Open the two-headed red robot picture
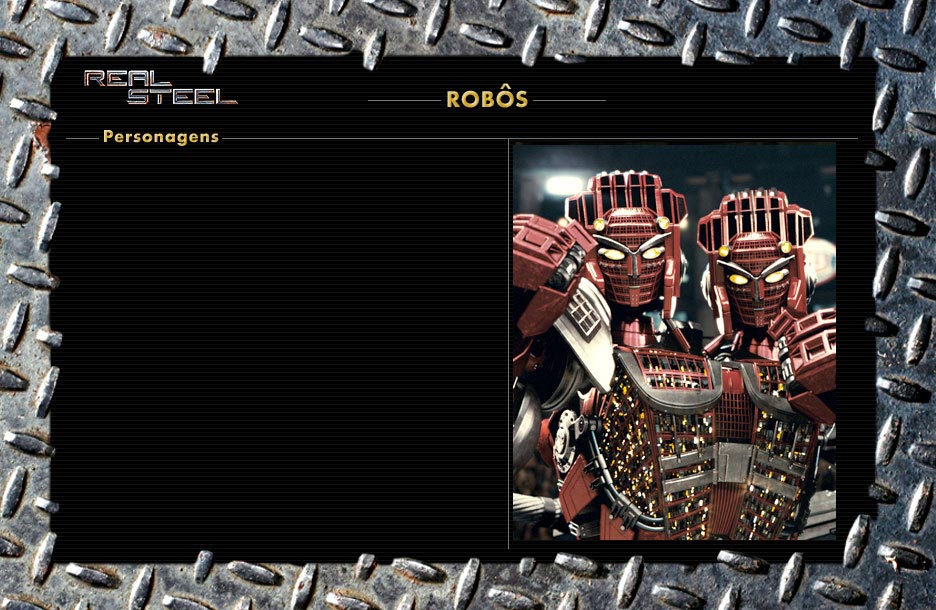The height and width of the screenshot is (610, 936). click(x=674, y=342)
